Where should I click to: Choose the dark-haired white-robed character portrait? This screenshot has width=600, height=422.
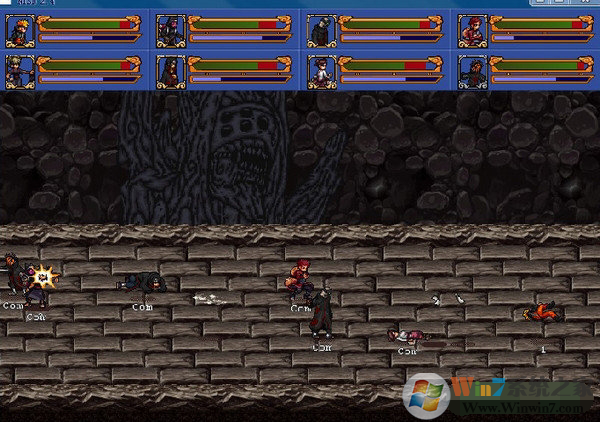click(x=321, y=70)
